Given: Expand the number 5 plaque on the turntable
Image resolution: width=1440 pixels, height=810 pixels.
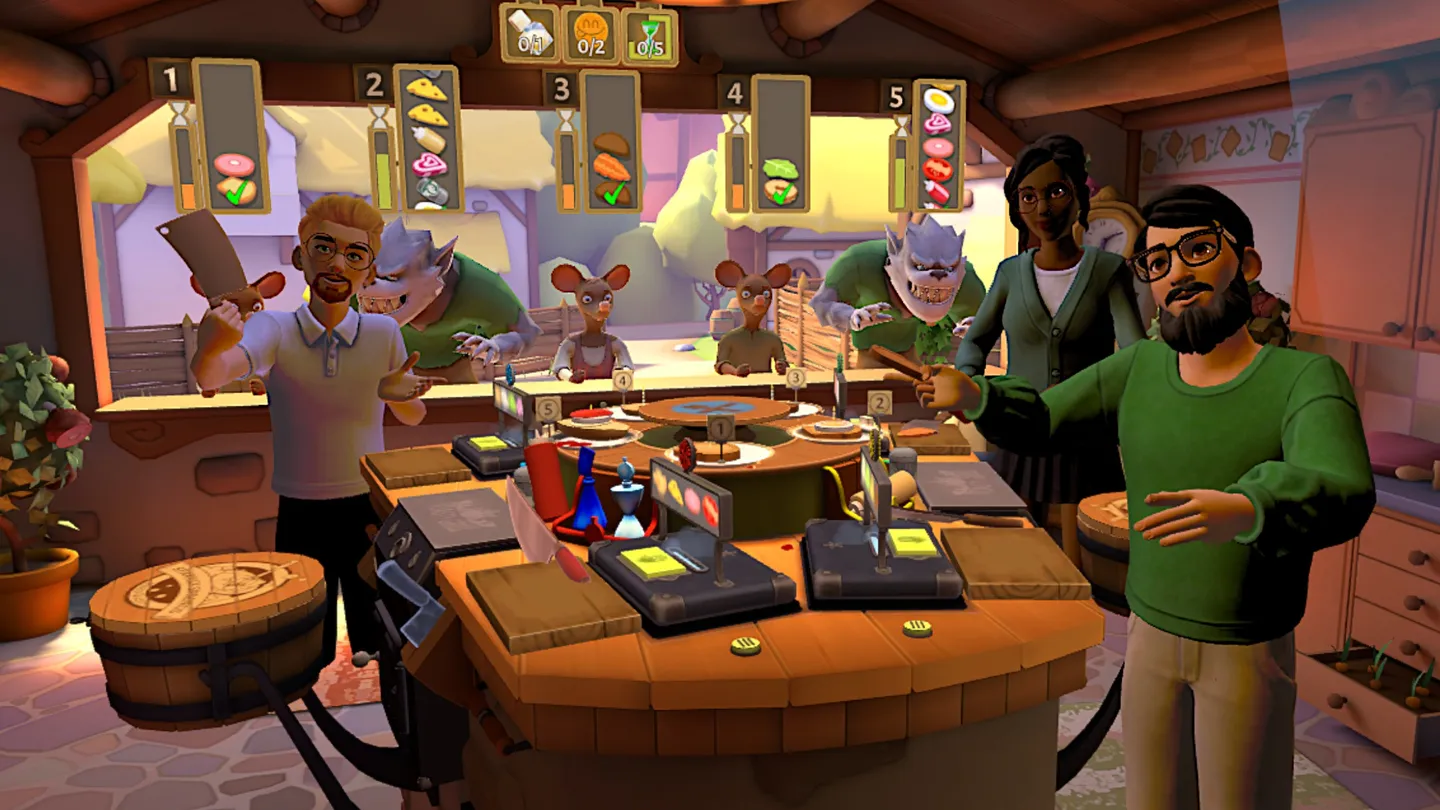Looking at the screenshot, I should [548, 408].
